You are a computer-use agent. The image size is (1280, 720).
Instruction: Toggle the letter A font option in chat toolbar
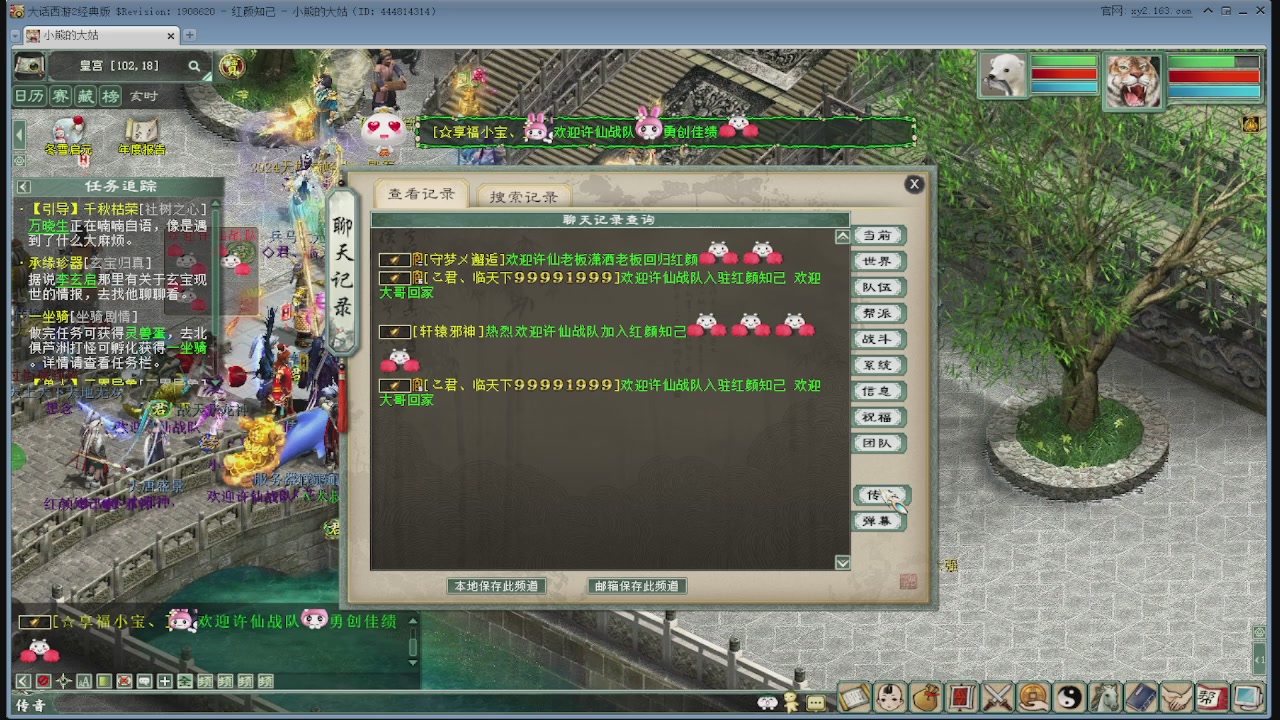tap(84, 681)
